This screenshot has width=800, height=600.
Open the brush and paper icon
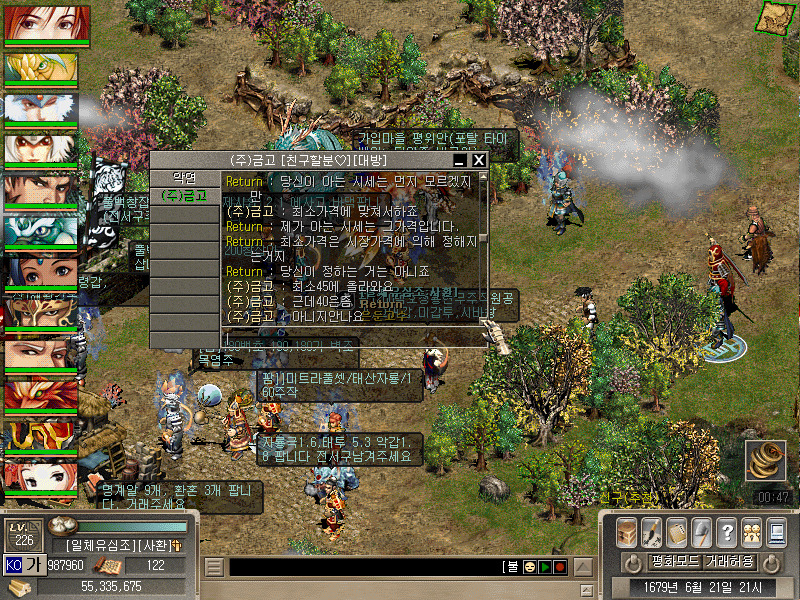tap(652, 532)
